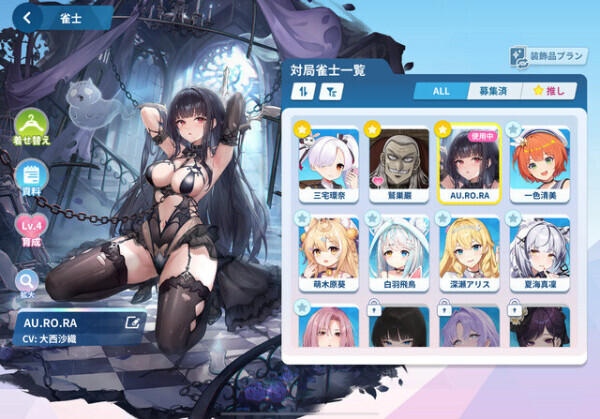This screenshot has height=419, width=600.
Task: Open the 装飾品プラン accessory plan
Action: pyautogui.click(x=546, y=57)
